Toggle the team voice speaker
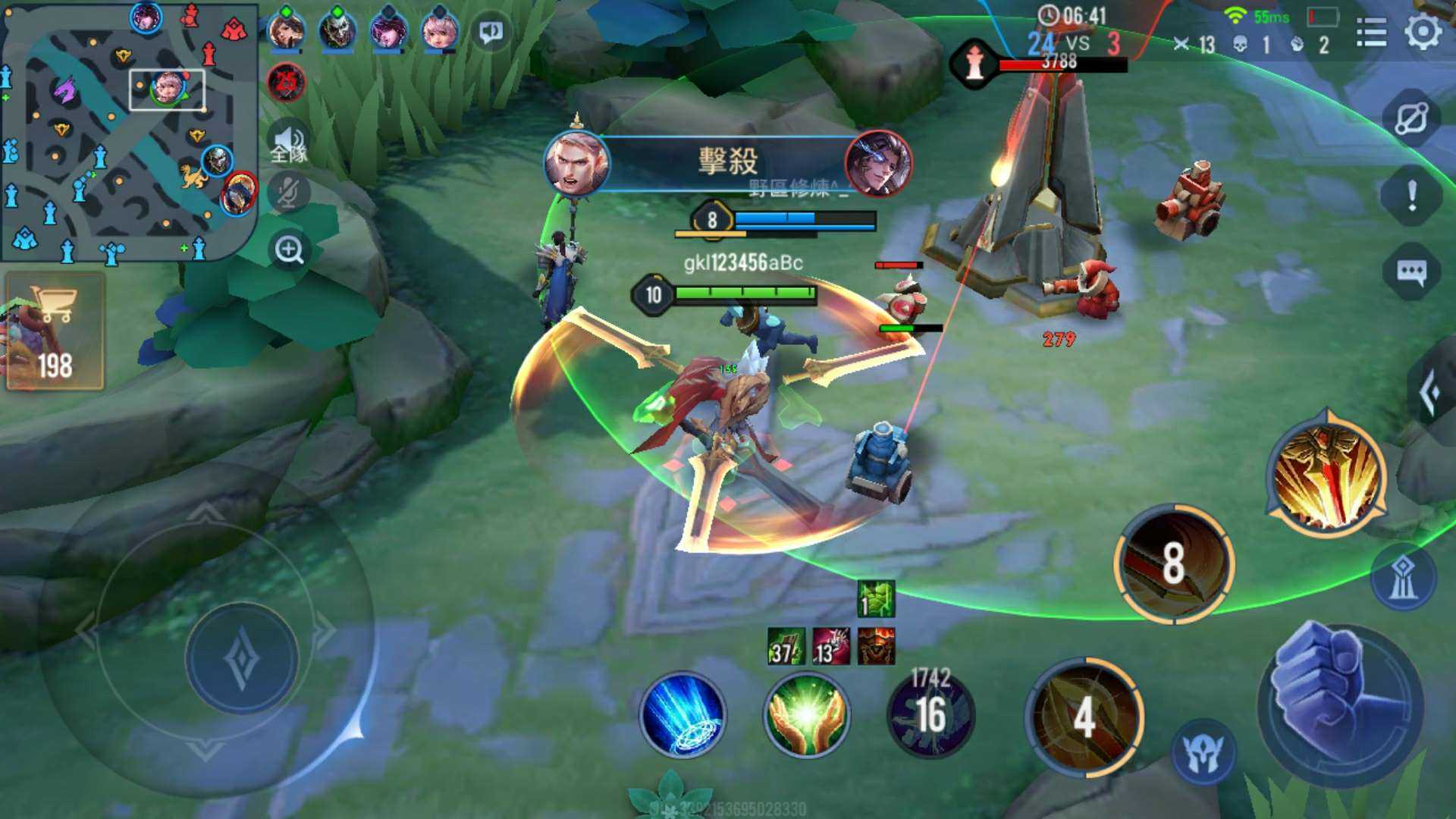 tap(288, 142)
